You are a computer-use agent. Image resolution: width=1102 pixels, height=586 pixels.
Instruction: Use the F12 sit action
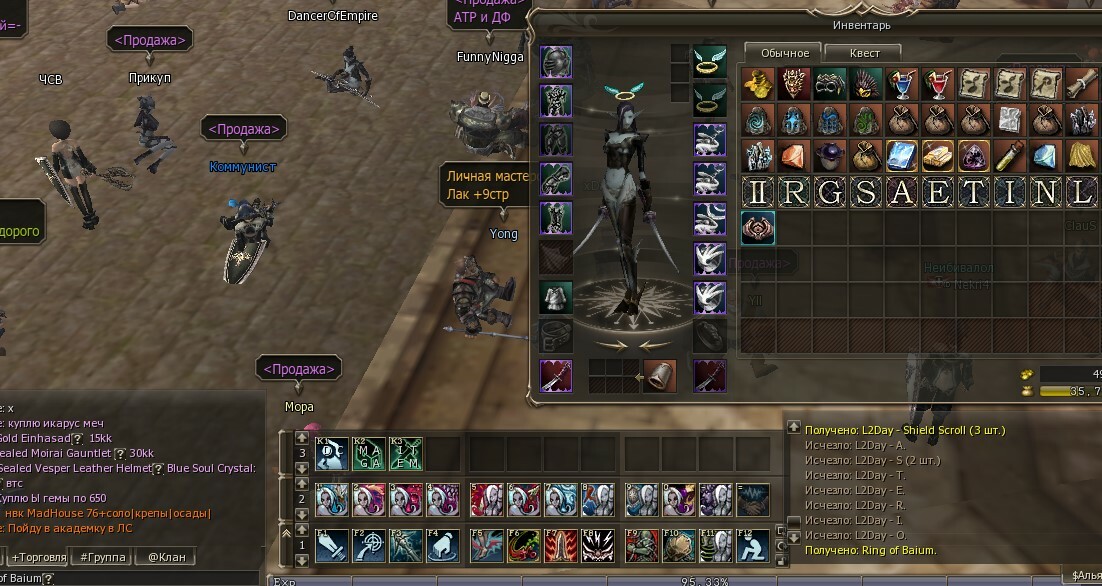pyautogui.click(x=753, y=546)
